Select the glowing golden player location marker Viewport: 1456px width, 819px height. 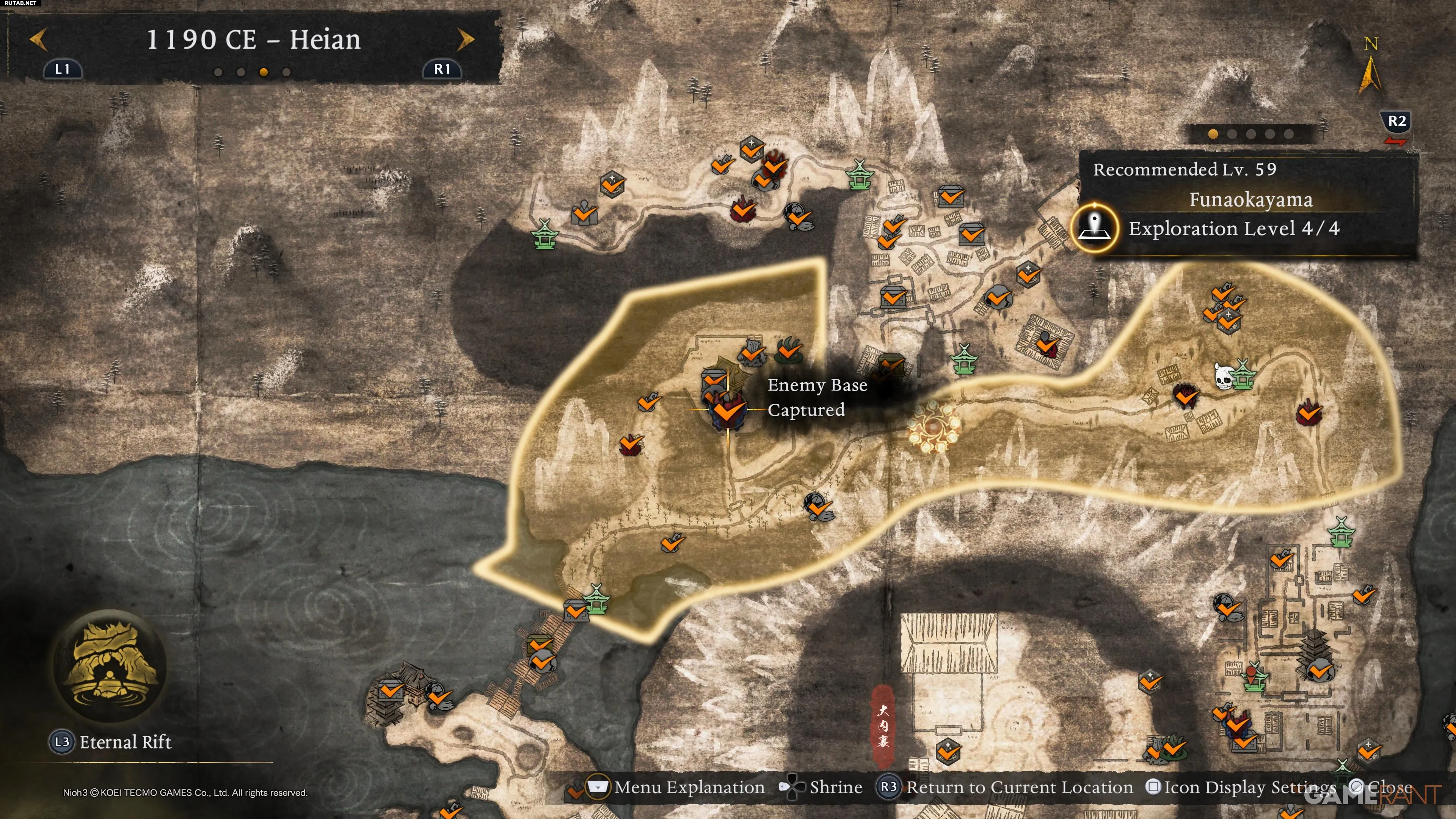click(x=932, y=427)
